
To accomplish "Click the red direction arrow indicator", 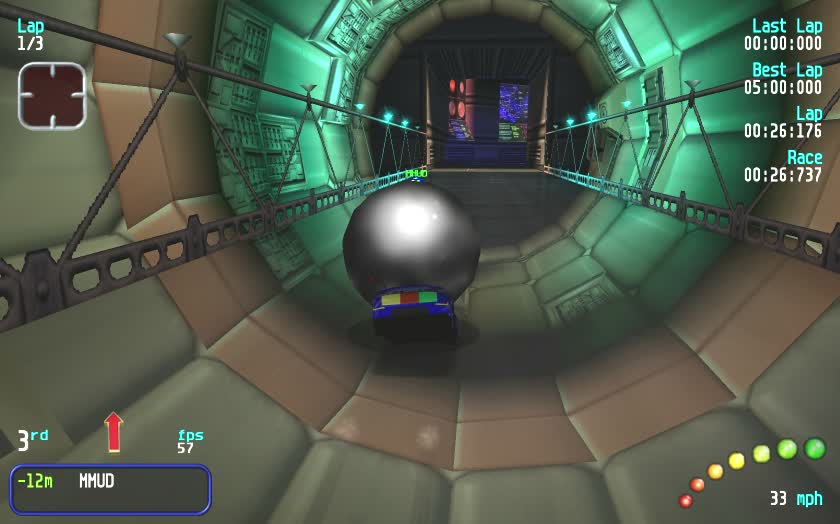I will (x=113, y=432).
